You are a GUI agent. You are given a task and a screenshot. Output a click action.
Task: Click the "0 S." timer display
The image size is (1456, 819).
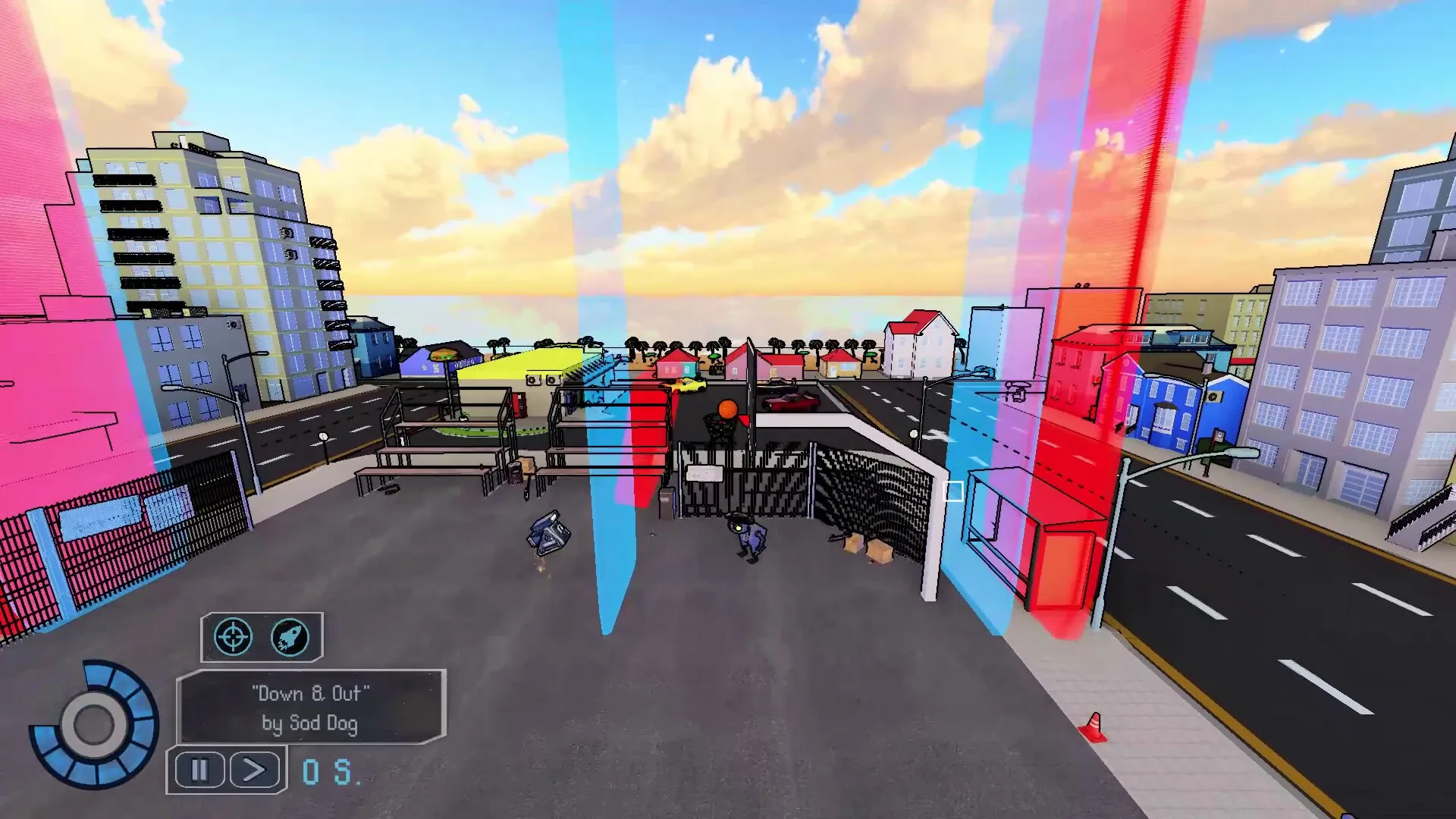coord(328,770)
